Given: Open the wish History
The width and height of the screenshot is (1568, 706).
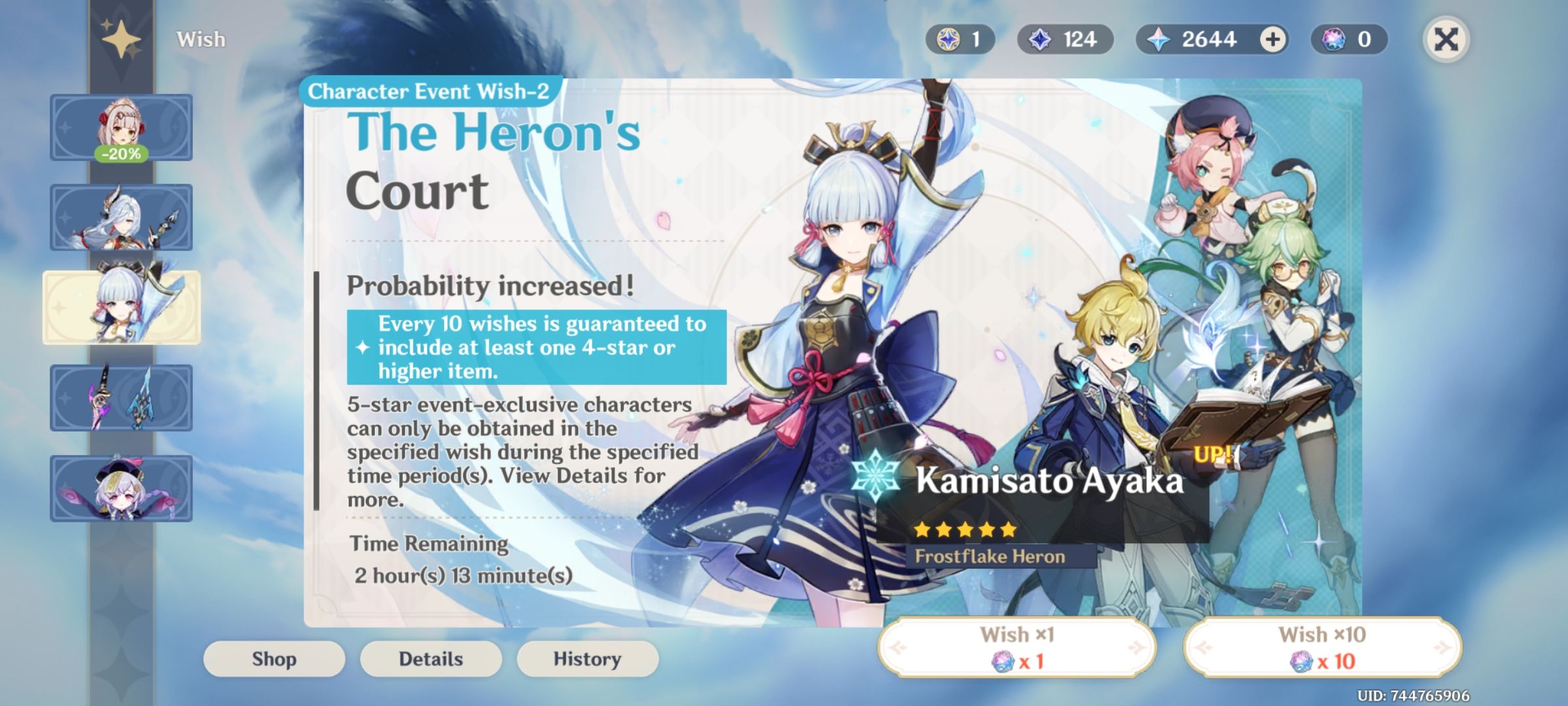Looking at the screenshot, I should tap(587, 658).
